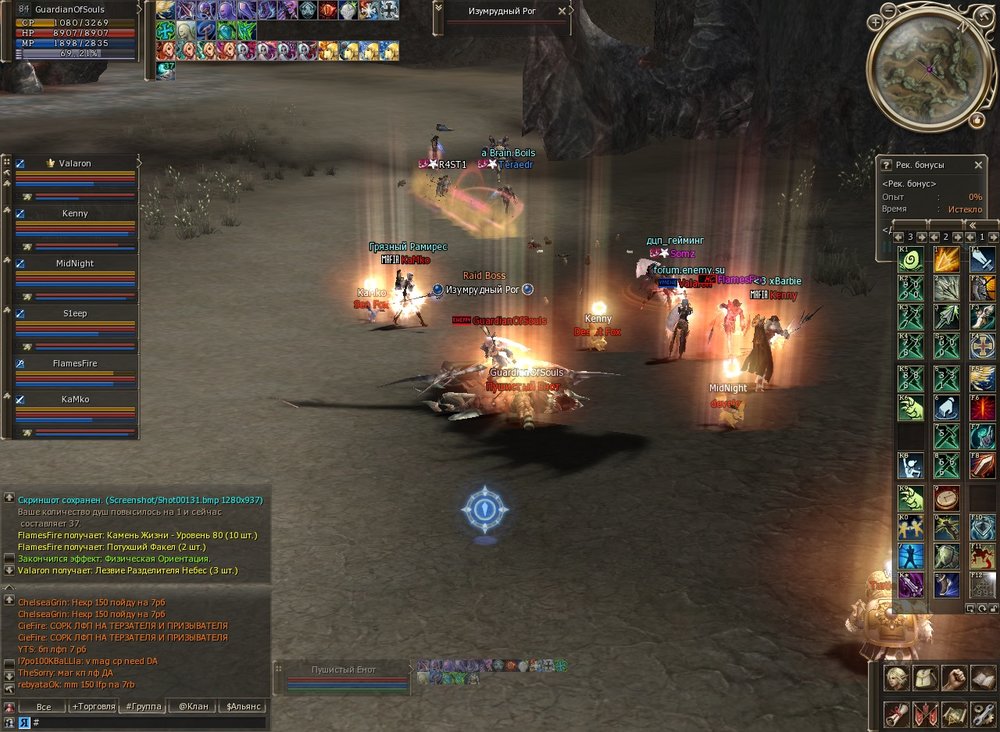The height and width of the screenshot is (732, 1000).
Task: Choose S1eep from the party list
Action: pyautogui.click(x=75, y=313)
